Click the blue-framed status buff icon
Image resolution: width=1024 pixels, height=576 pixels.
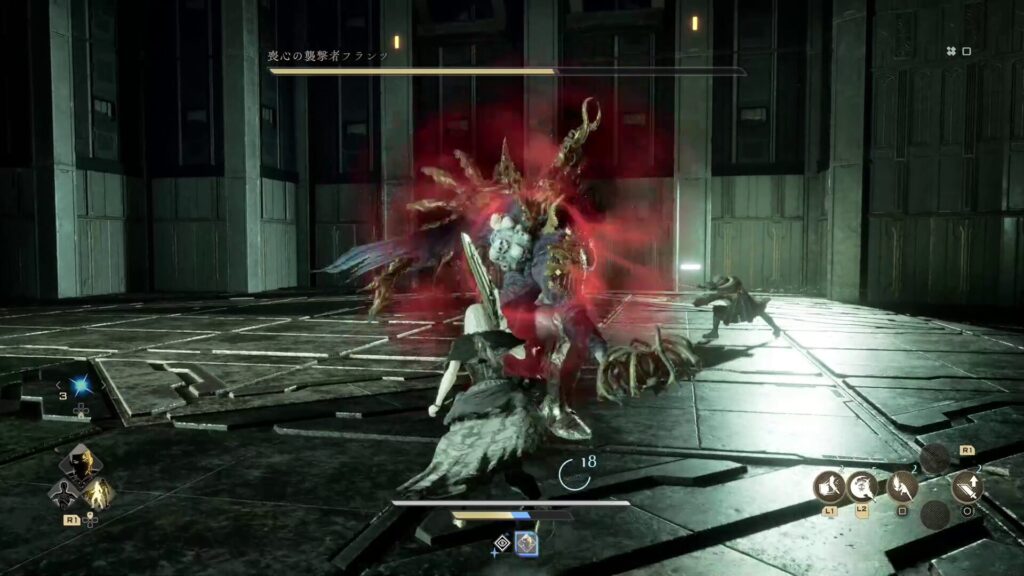click(526, 543)
